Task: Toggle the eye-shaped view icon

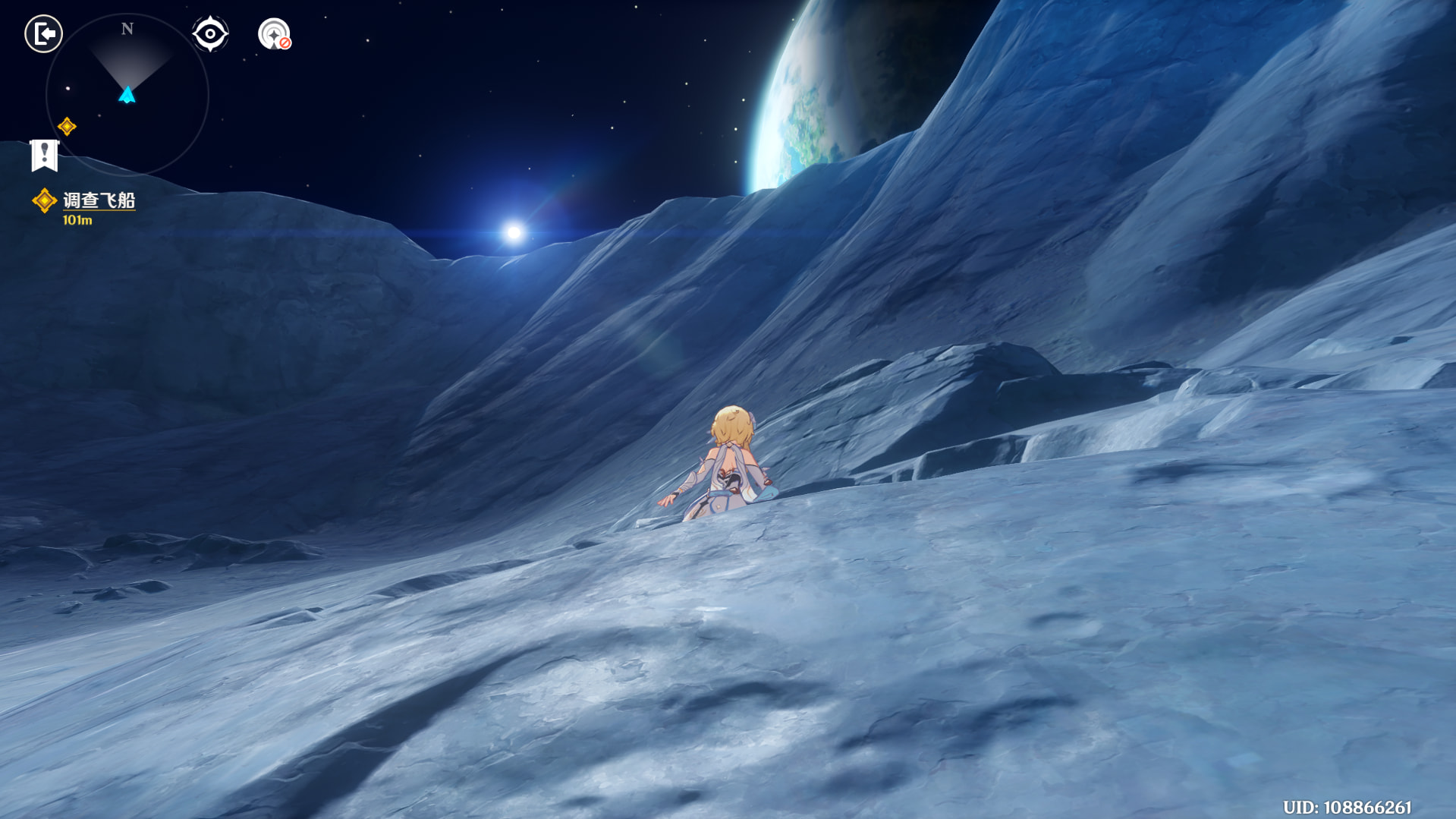Action: [210, 34]
